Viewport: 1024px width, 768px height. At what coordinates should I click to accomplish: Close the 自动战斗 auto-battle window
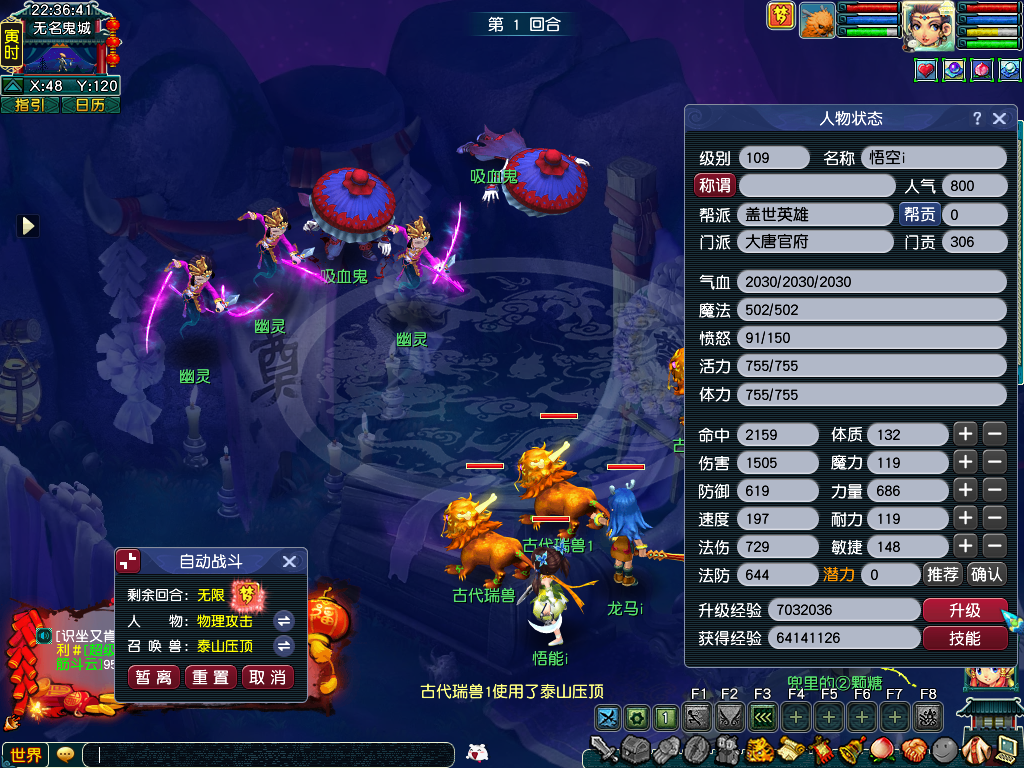[289, 562]
